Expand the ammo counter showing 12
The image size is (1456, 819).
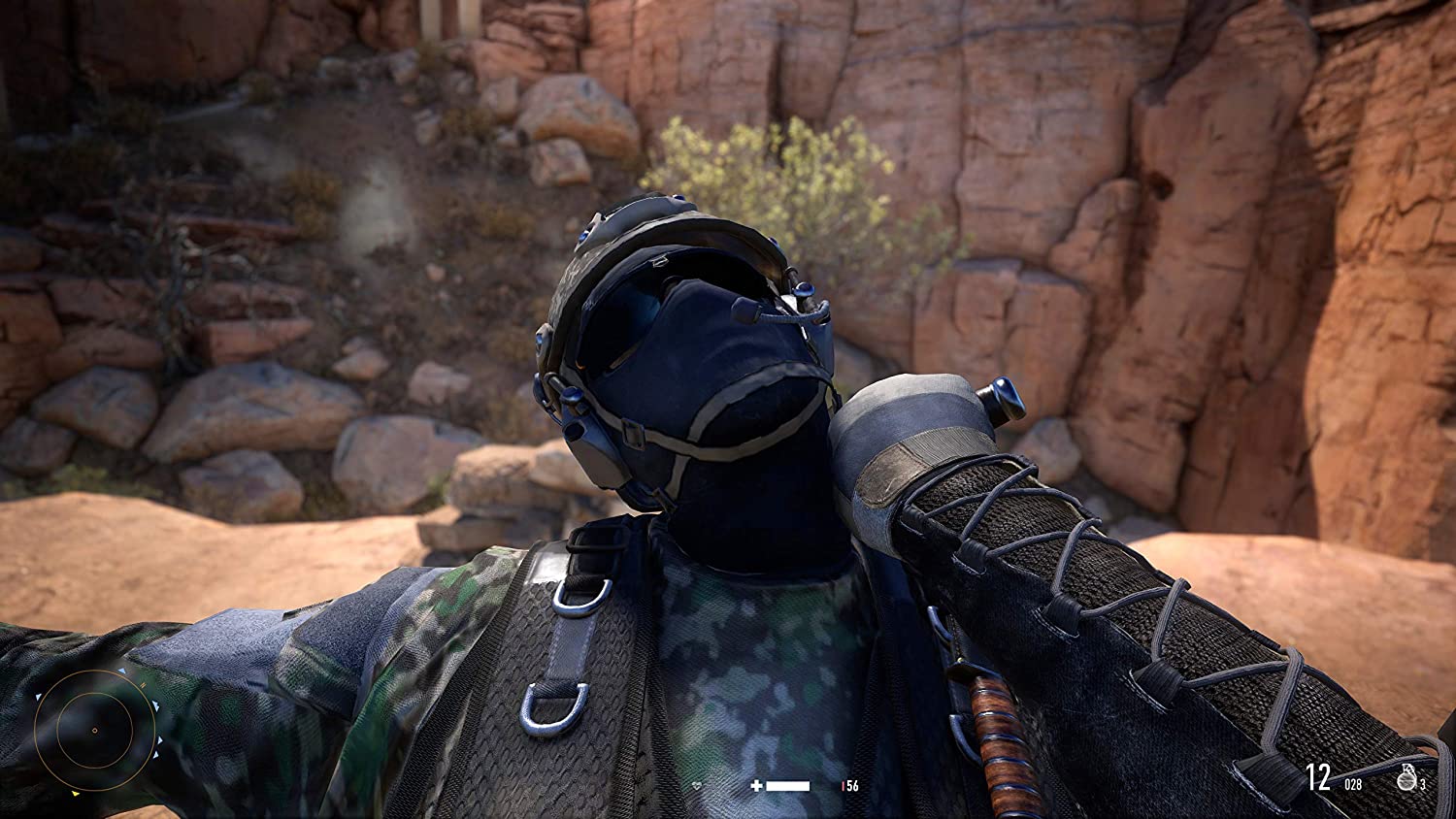click(1318, 775)
